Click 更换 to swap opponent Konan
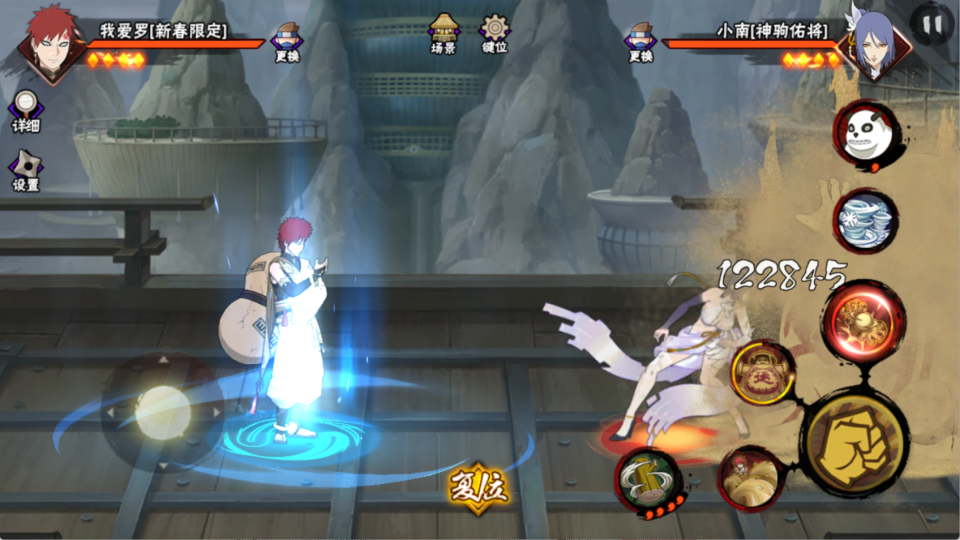This screenshot has width=960, height=540. pos(640,41)
